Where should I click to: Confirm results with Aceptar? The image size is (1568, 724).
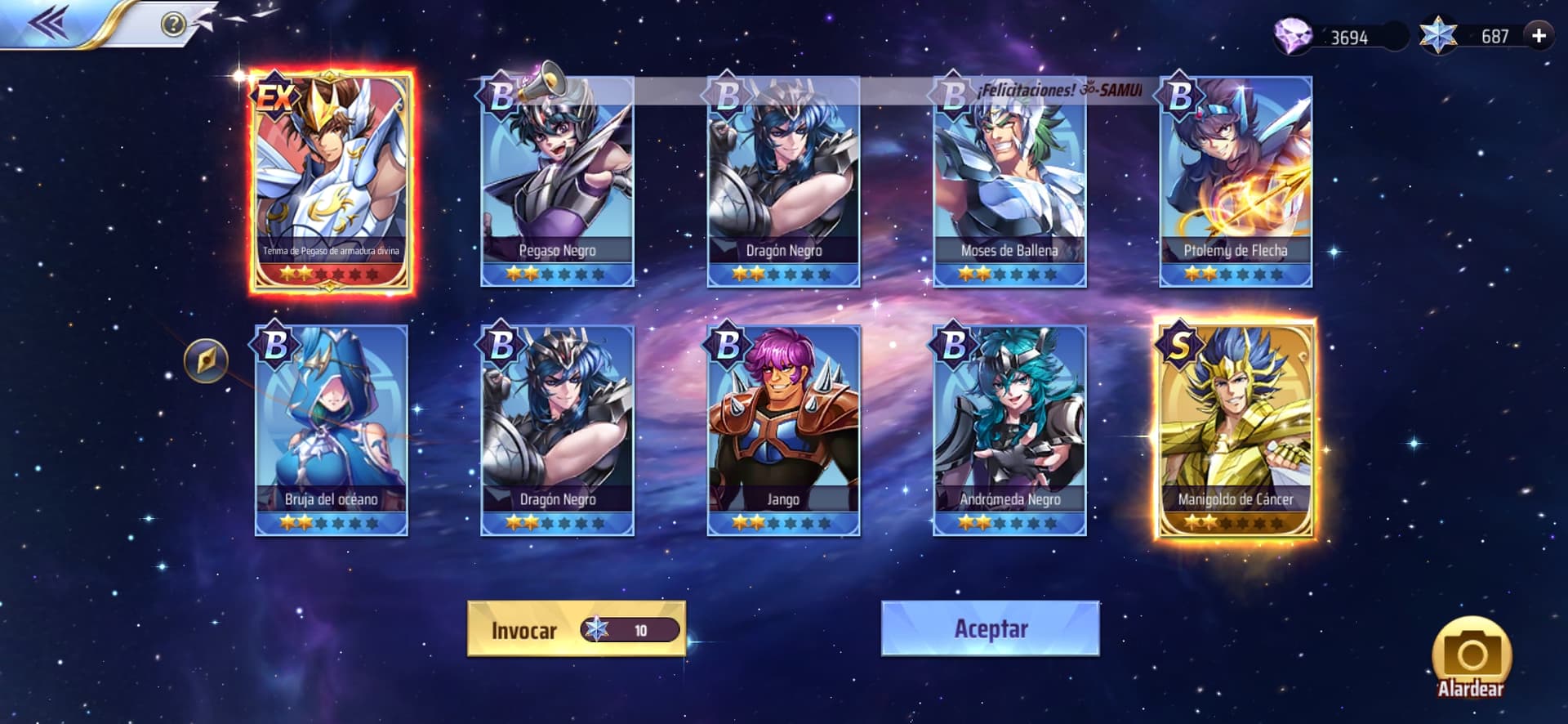pyautogui.click(x=990, y=628)
